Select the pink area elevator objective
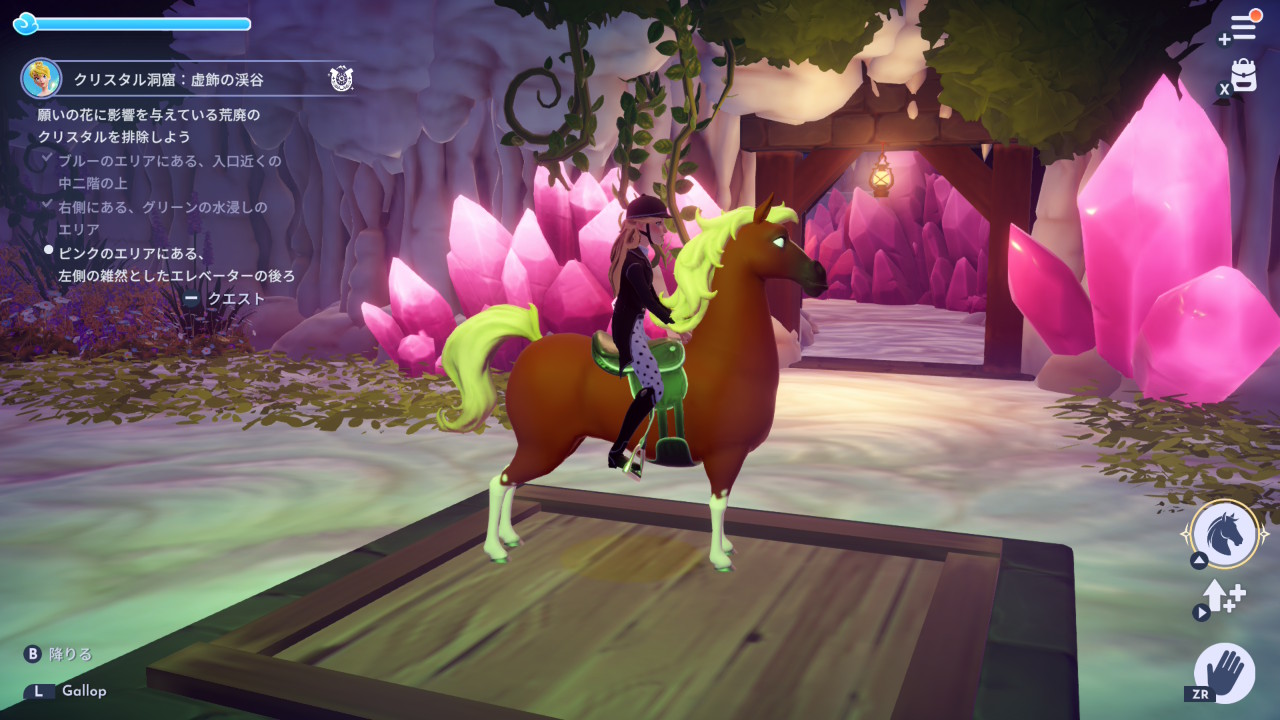Screen dimensions: 1280x720 (x=176, y=265)
